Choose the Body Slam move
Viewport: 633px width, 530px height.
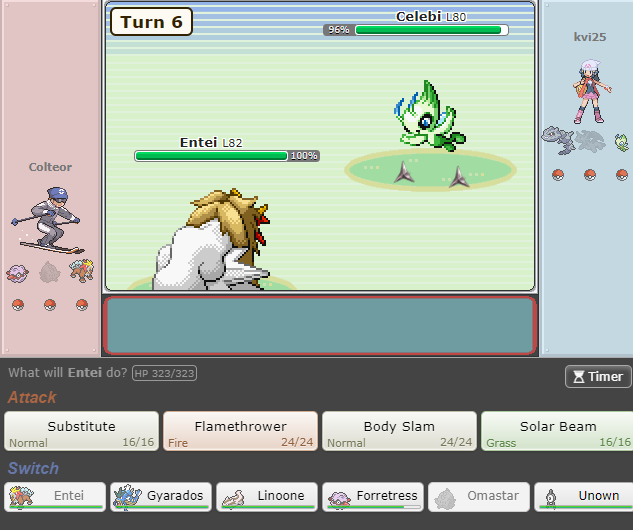point(399,431)
